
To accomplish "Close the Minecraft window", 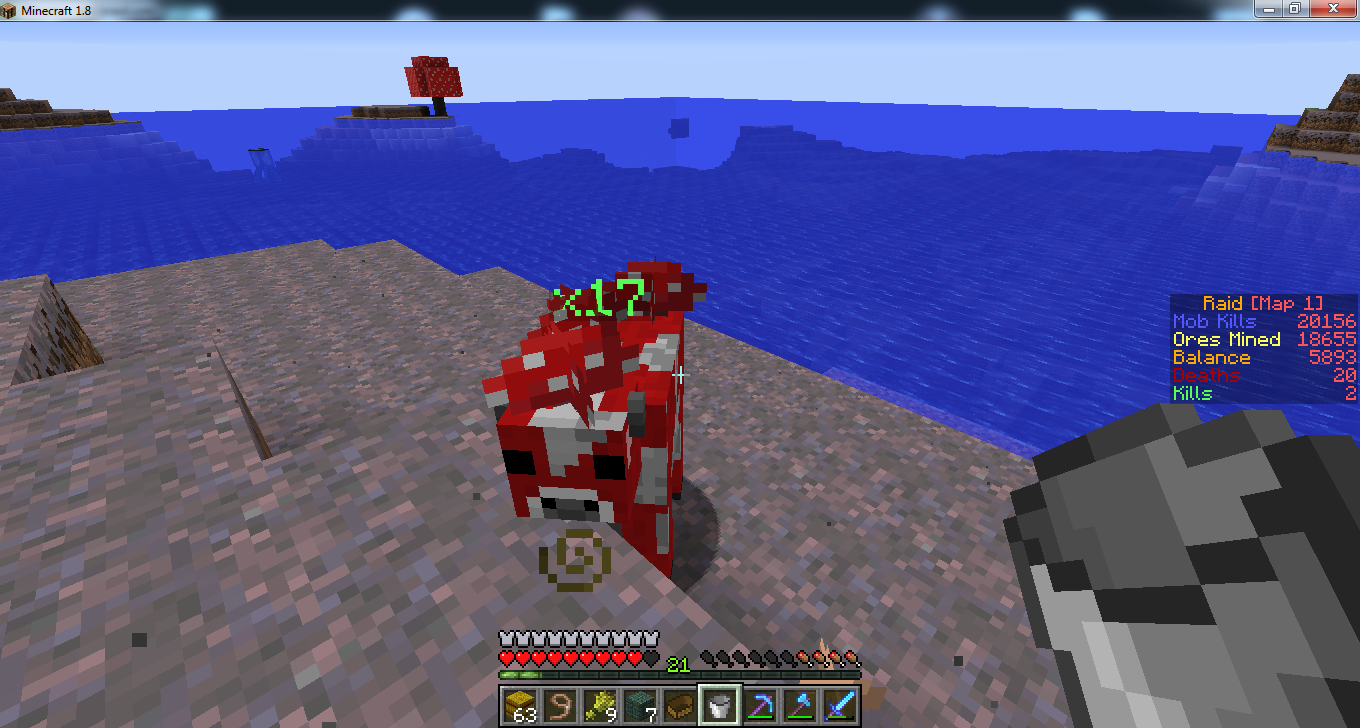I will pos(1331,8).
